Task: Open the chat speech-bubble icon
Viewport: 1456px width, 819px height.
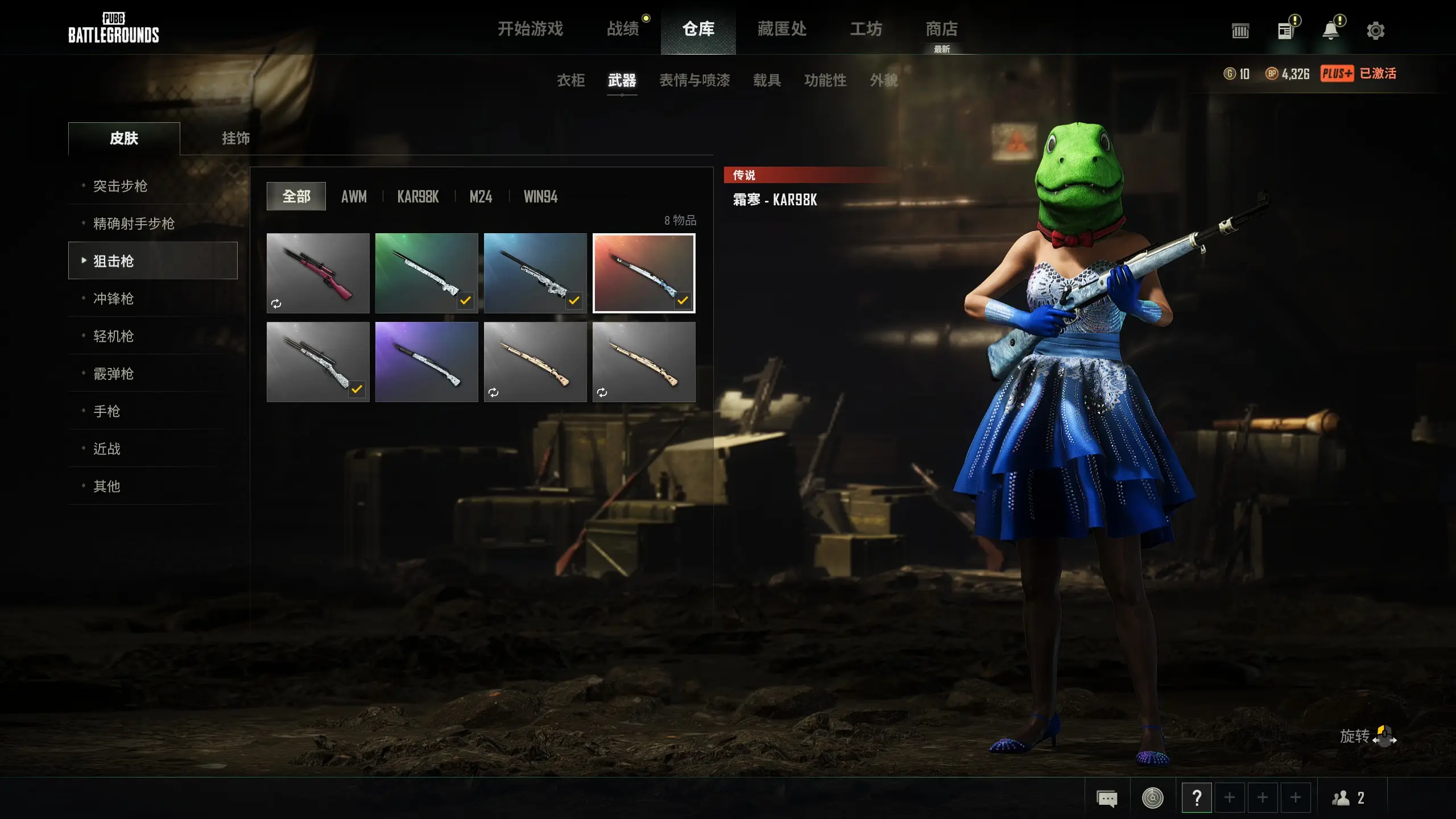Action: point(1107,798)
